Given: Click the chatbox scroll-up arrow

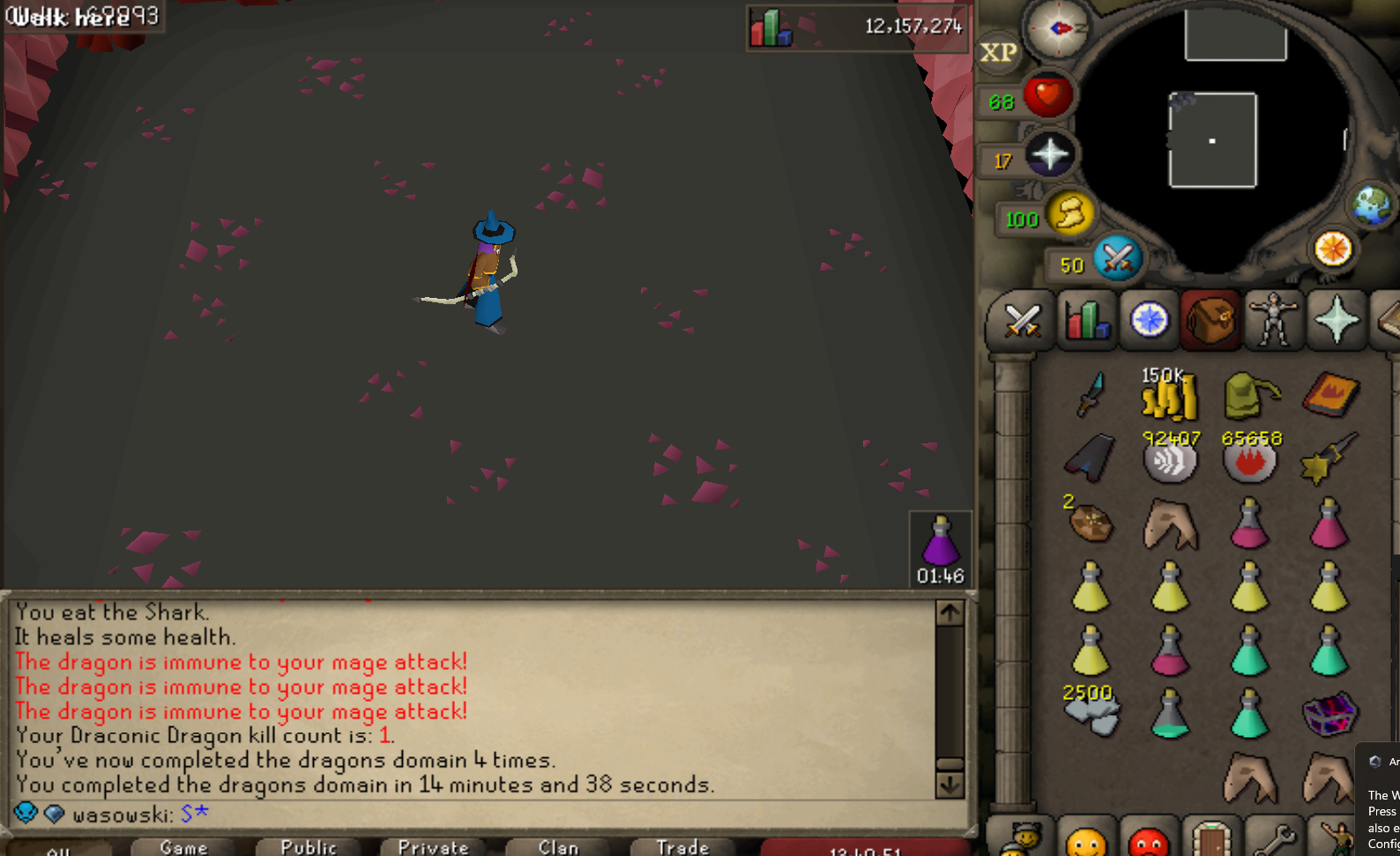Looking at the screenshot, I should click(x=949, y=610).
